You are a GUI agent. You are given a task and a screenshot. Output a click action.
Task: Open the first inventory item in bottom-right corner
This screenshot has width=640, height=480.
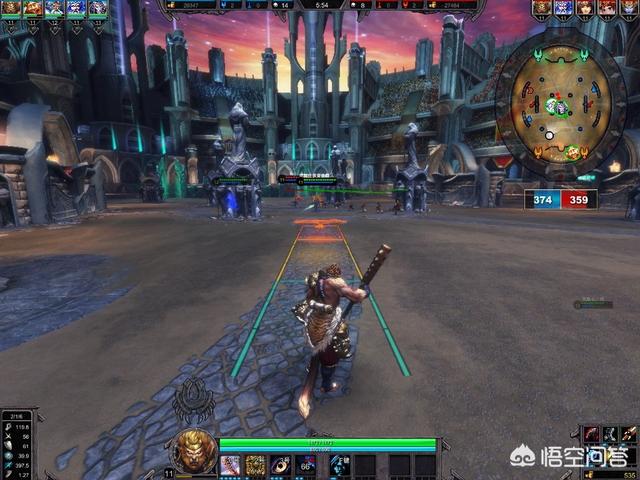(591, 433)
